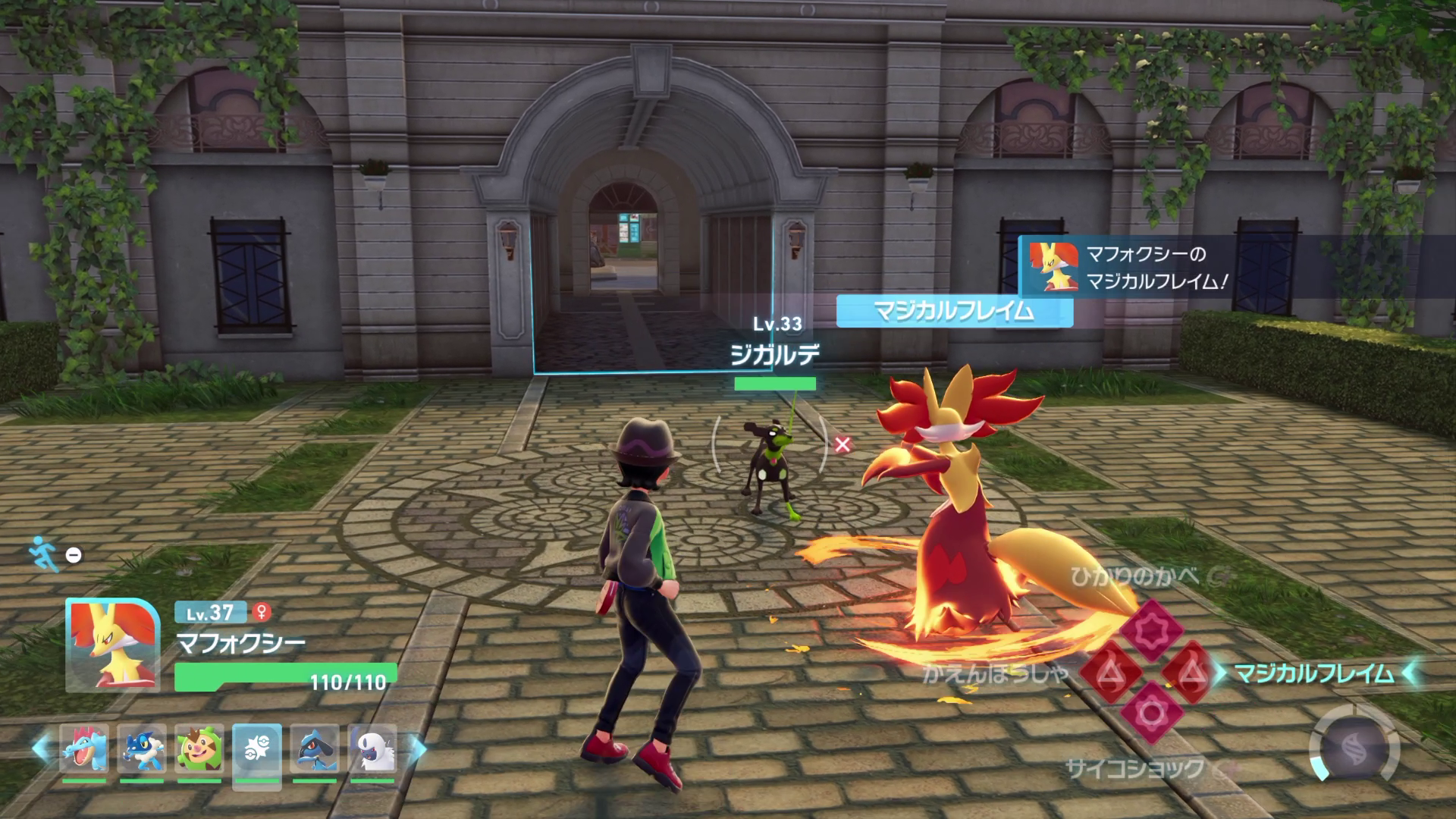Click the left arrow of the party bar
The image size is (1456, 819).
click(x=40, y=749)
